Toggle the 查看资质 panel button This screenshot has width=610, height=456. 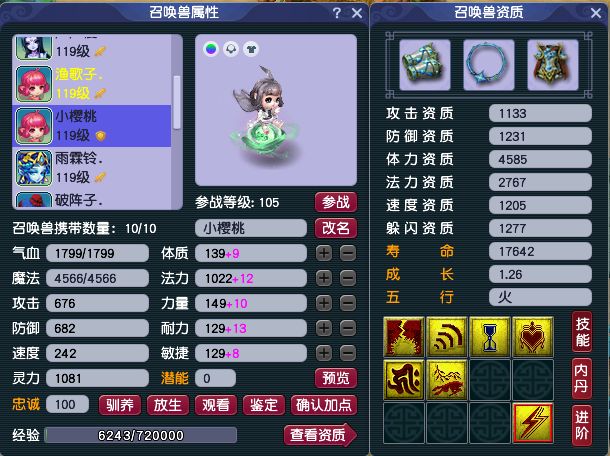[319, 434]
